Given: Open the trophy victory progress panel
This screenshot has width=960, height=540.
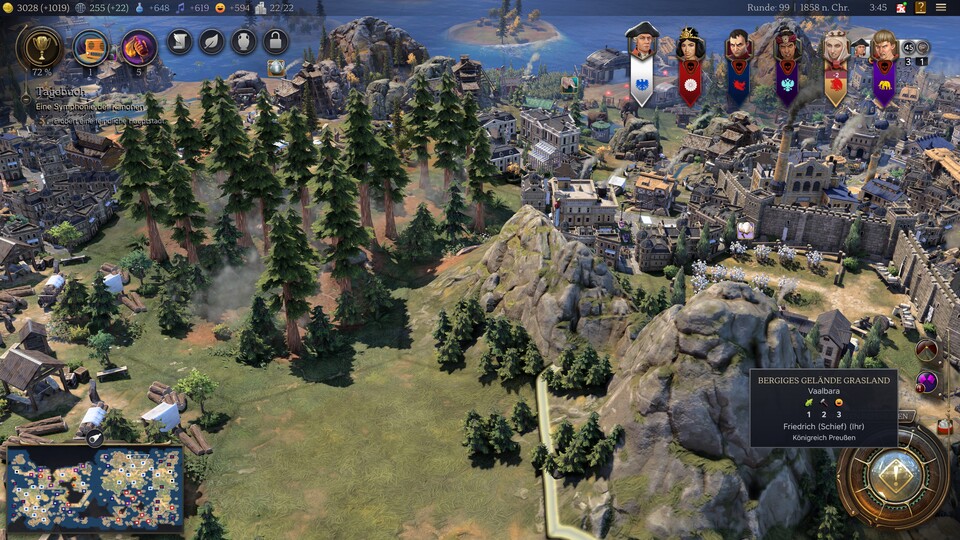Looking at the screenshot, I should (x=40, y=46).
